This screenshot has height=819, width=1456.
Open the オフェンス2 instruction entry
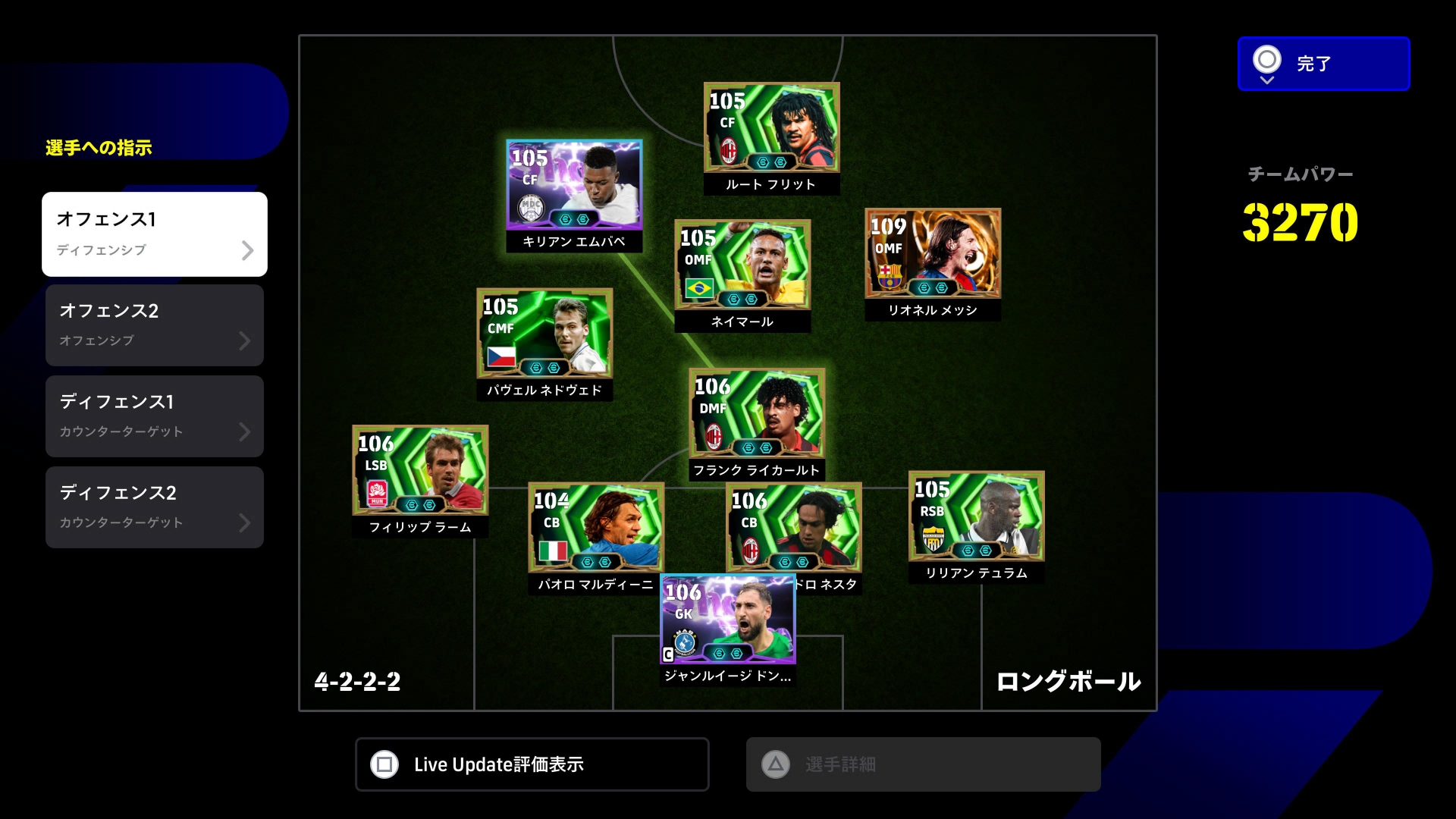click(155, 325)
